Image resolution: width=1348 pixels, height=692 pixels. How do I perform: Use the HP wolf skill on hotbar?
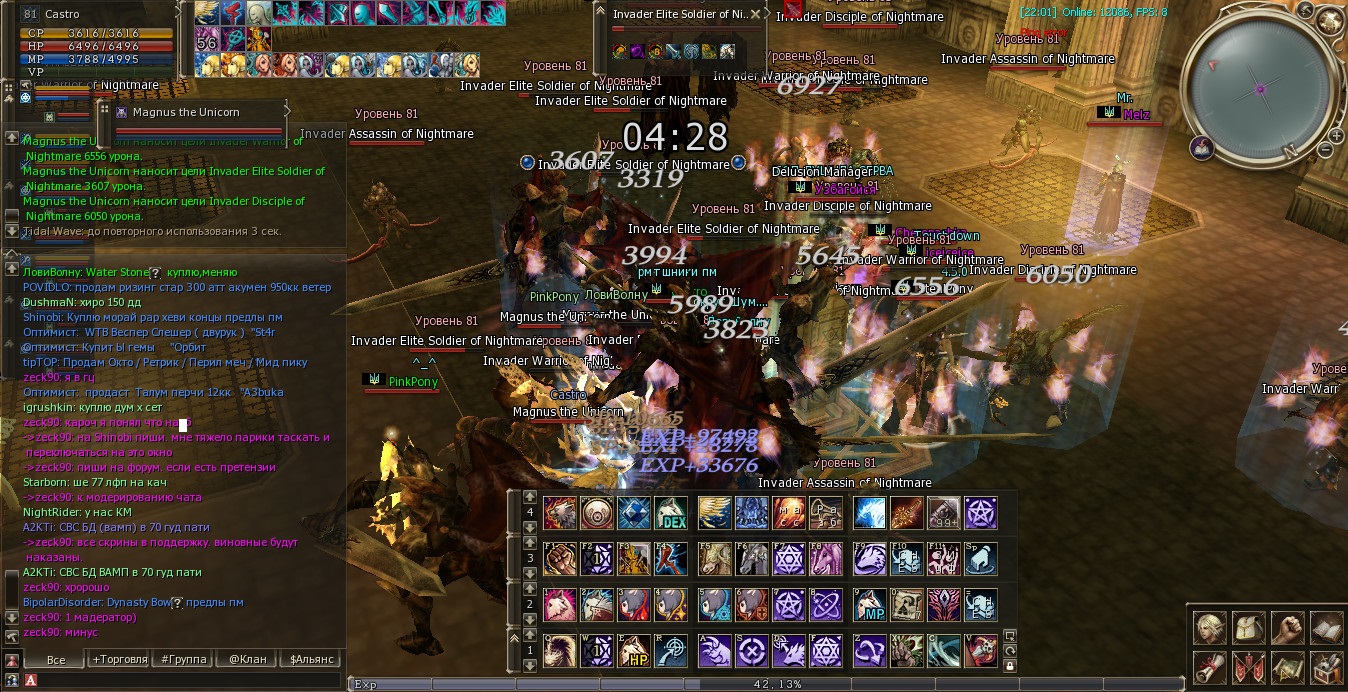[634, 652]
